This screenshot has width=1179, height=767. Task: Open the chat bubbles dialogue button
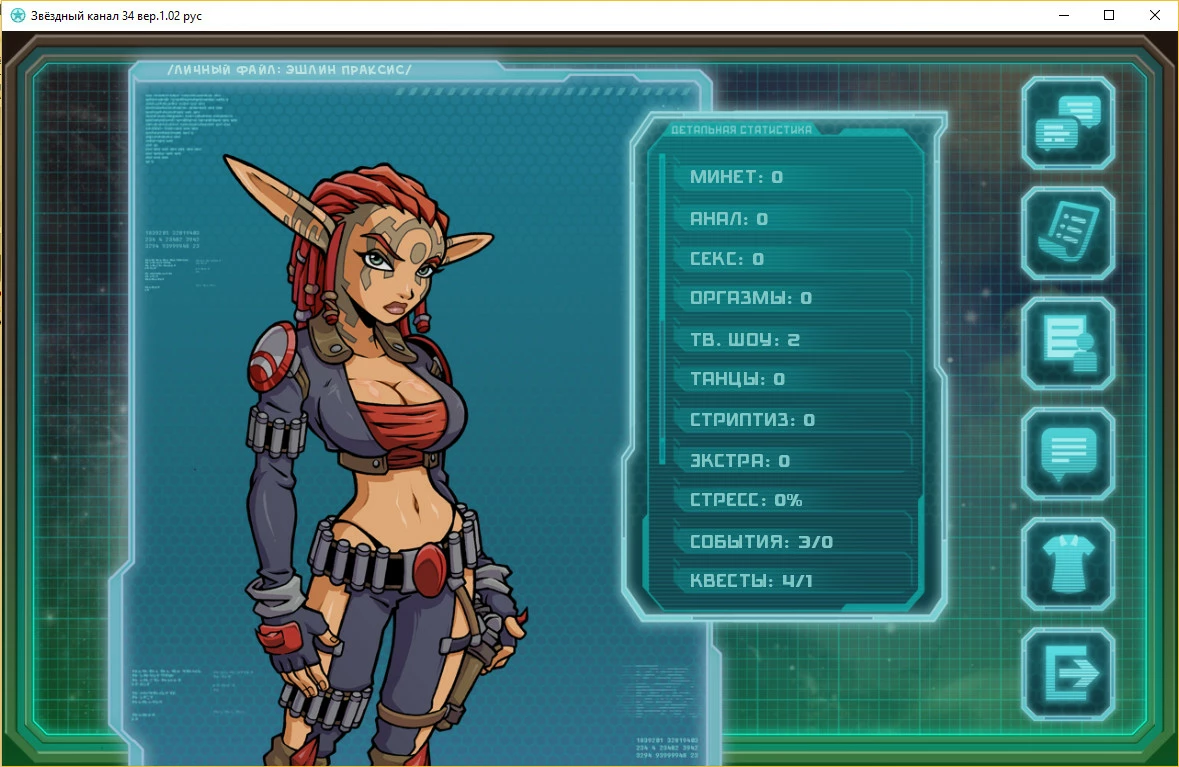(x=1068, y=123)
